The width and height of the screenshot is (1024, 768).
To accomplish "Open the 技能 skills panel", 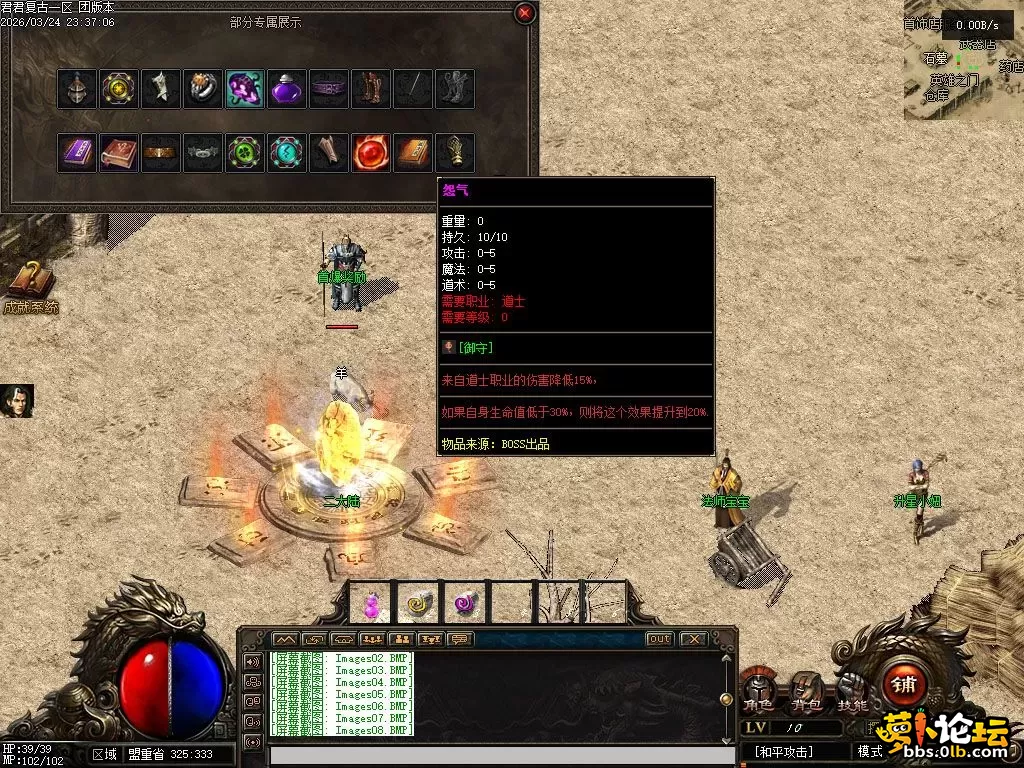I will pos(853,692).
